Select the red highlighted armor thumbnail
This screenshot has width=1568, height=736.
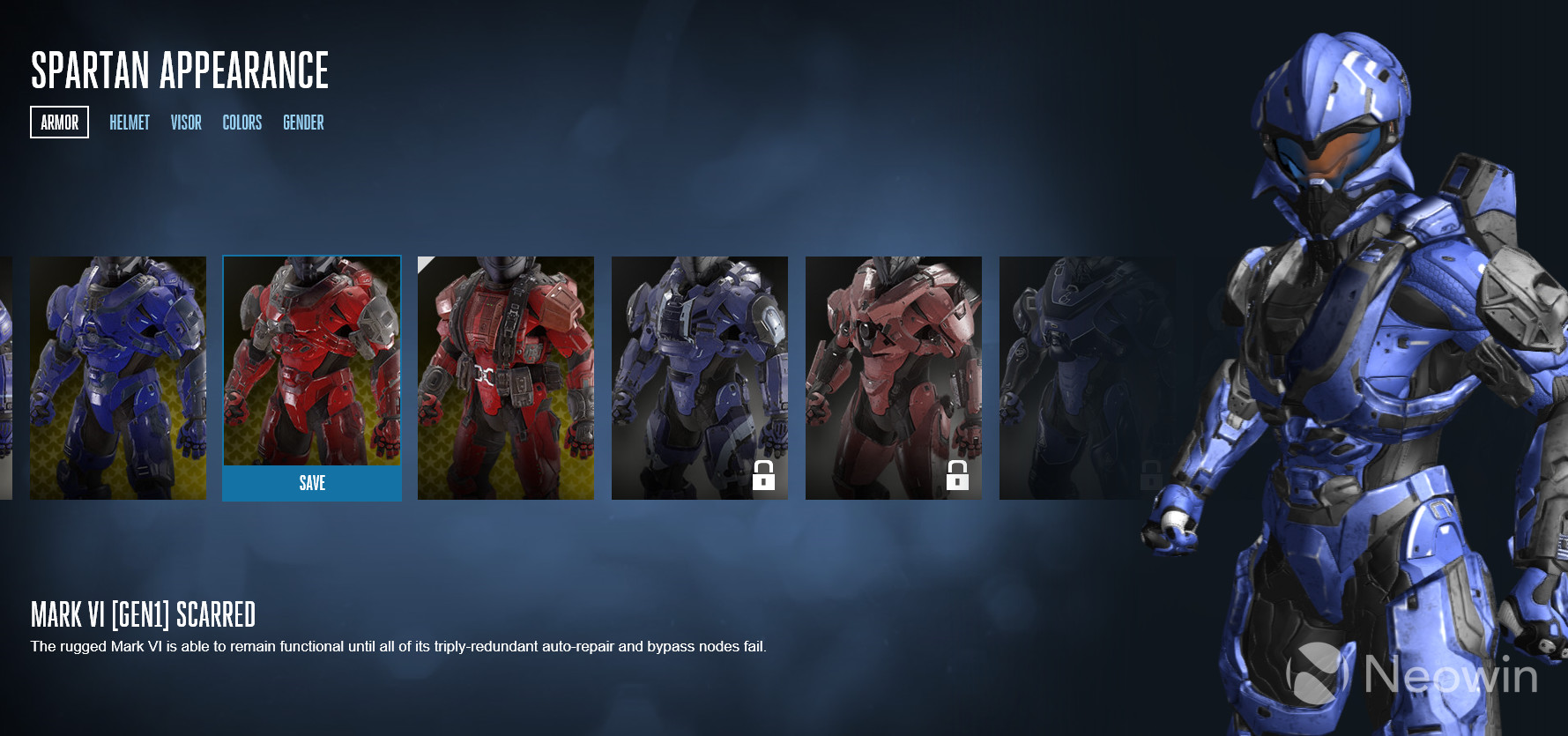(312, 361)
